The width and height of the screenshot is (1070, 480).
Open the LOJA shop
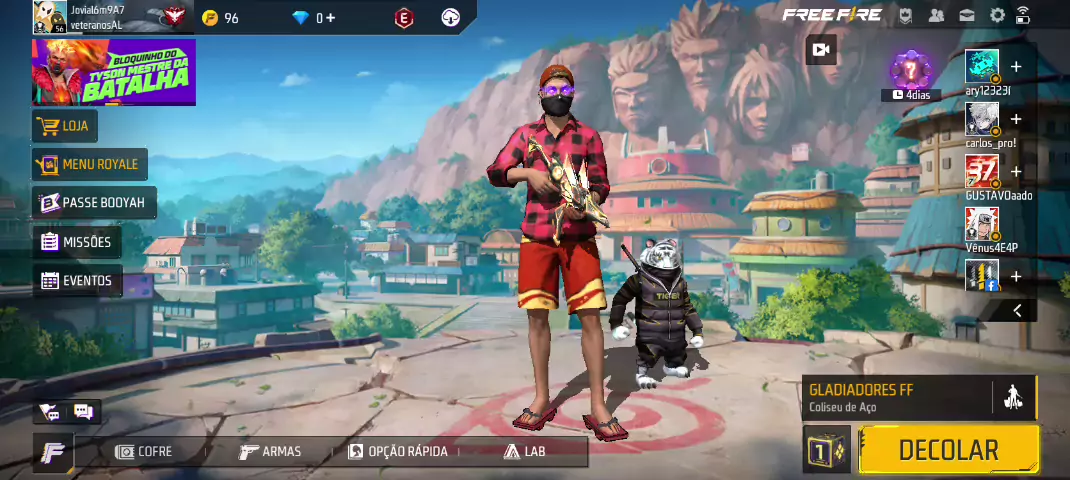coord(66,126)
